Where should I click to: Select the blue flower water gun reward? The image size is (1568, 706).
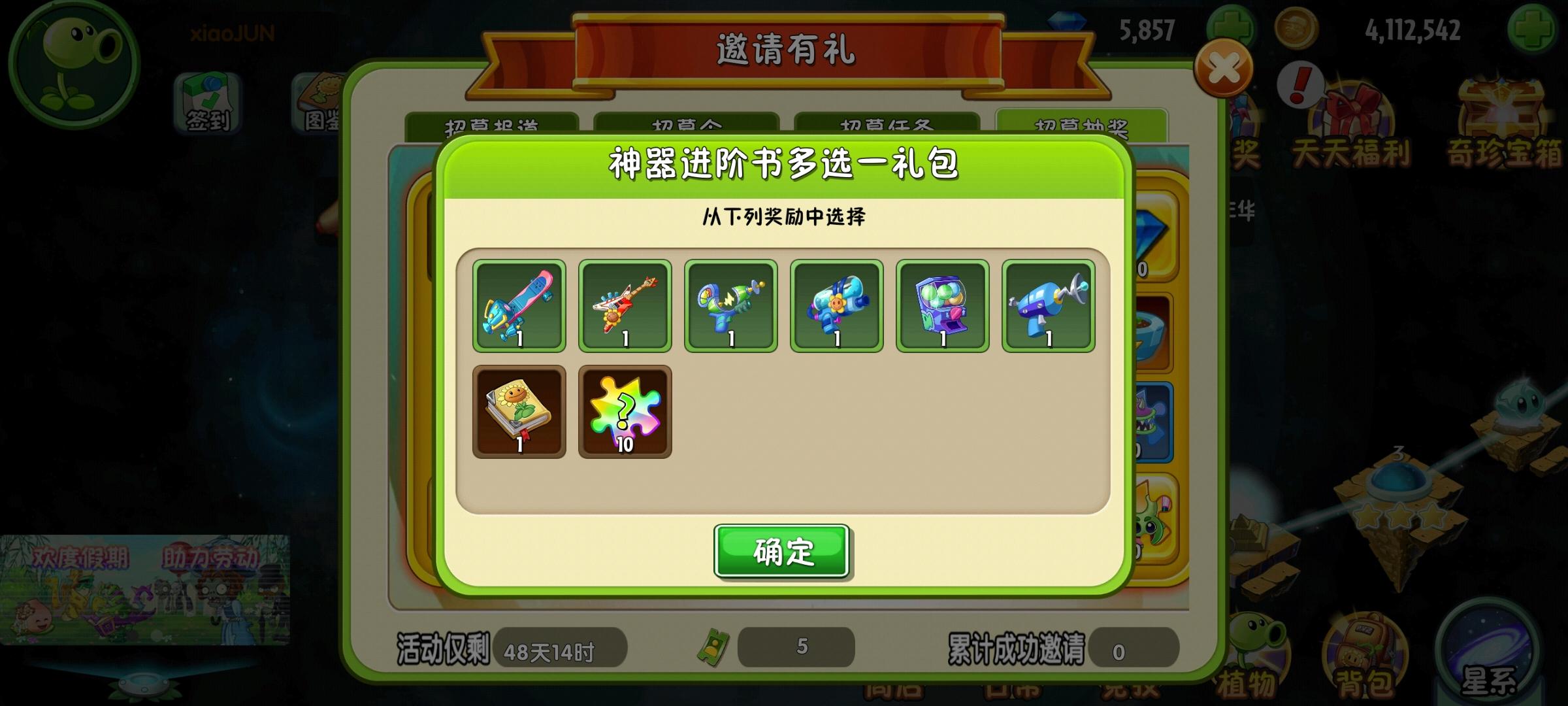click(x=837, y=306)
